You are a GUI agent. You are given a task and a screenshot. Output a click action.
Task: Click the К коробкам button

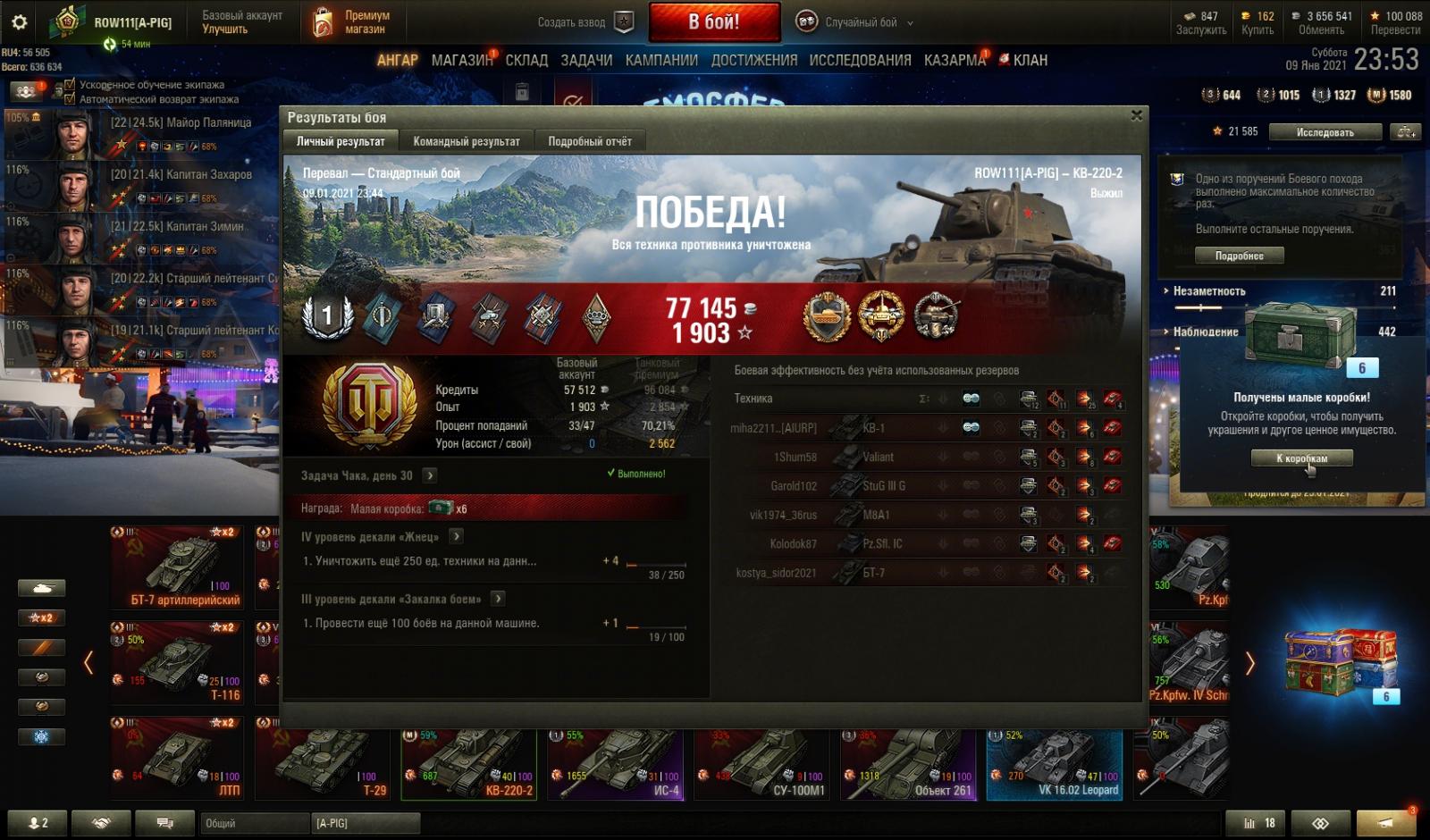click(x=1301, y=458)
